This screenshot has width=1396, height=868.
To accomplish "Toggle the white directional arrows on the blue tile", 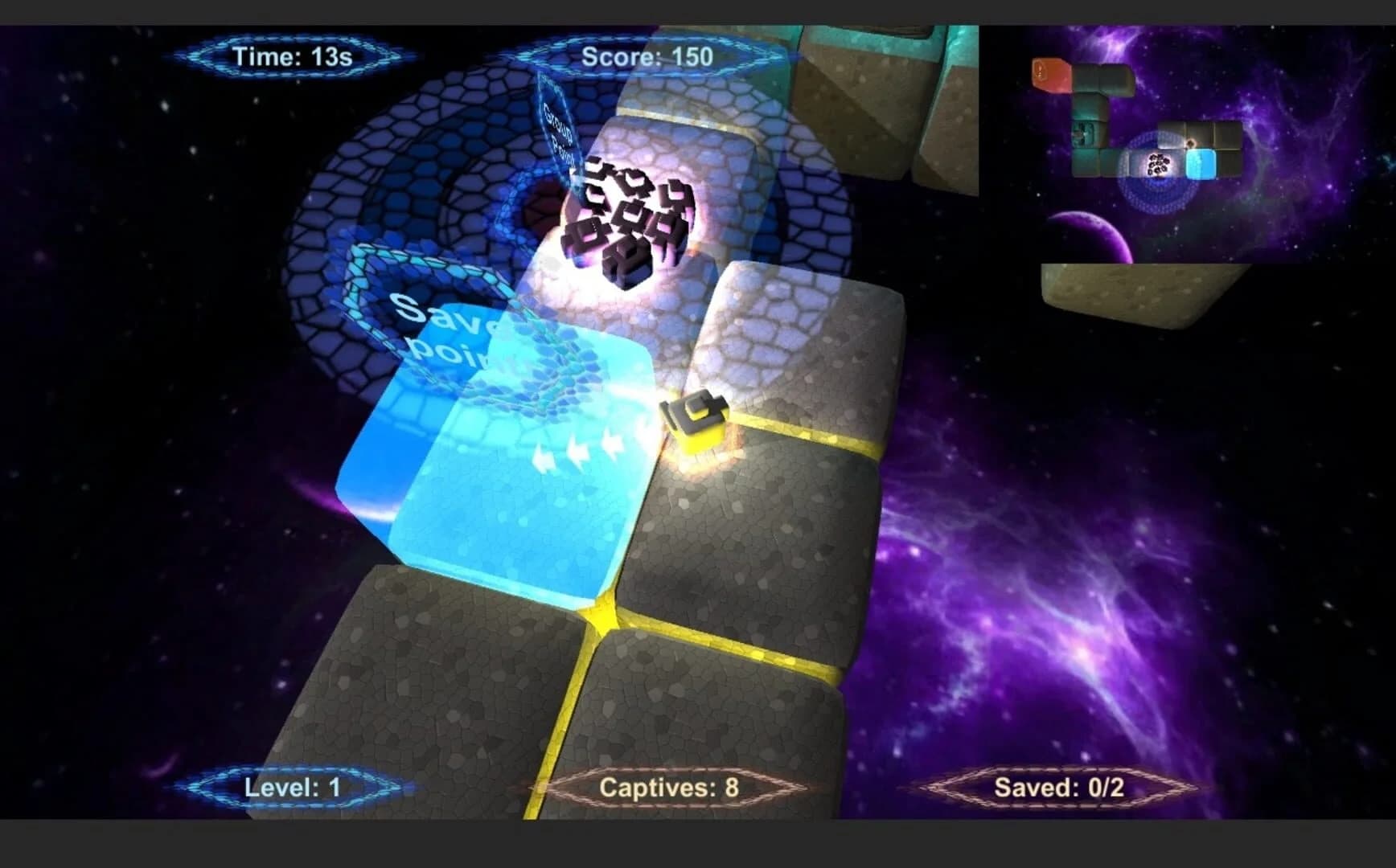I will tap(579, 448).
